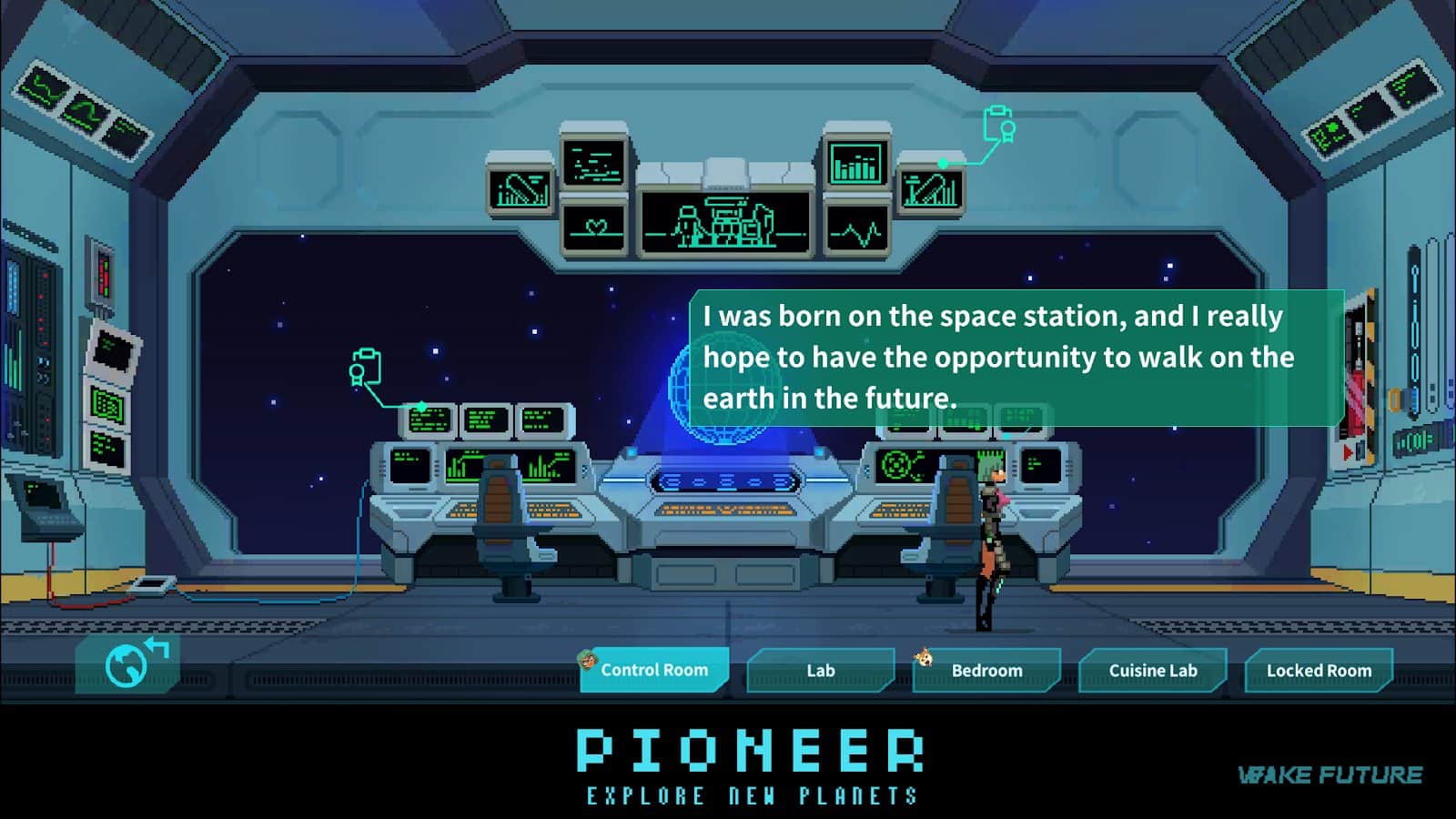Open the clipboard marker near the top monitors
The height and width of the screenshot is (819, 1456).
[x=999, y=125]
